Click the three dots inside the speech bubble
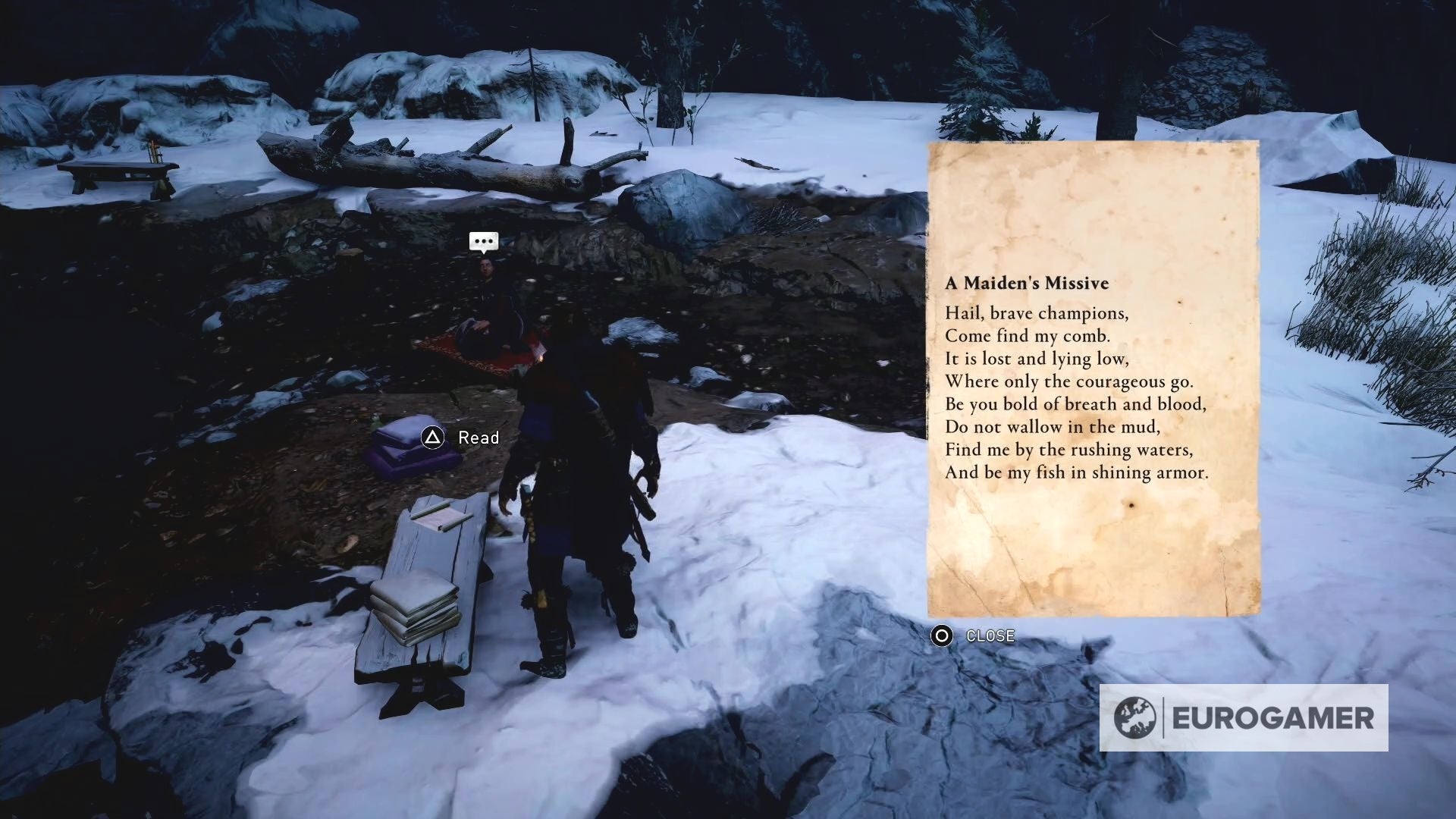This screenshot has width=1456, height=819. click(x=483, y=240)
